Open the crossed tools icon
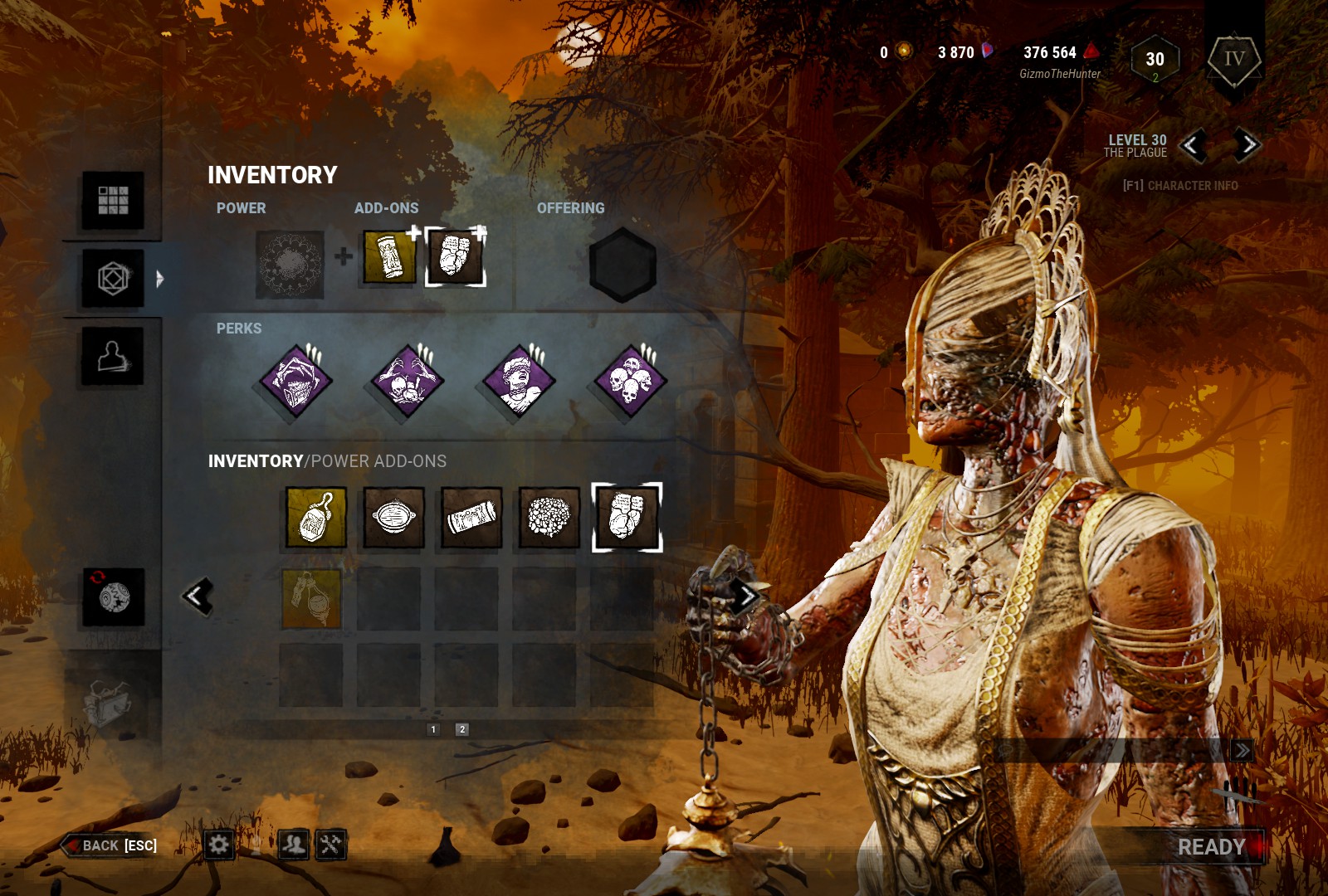1328x896 pixels. [x=330, y=845]
